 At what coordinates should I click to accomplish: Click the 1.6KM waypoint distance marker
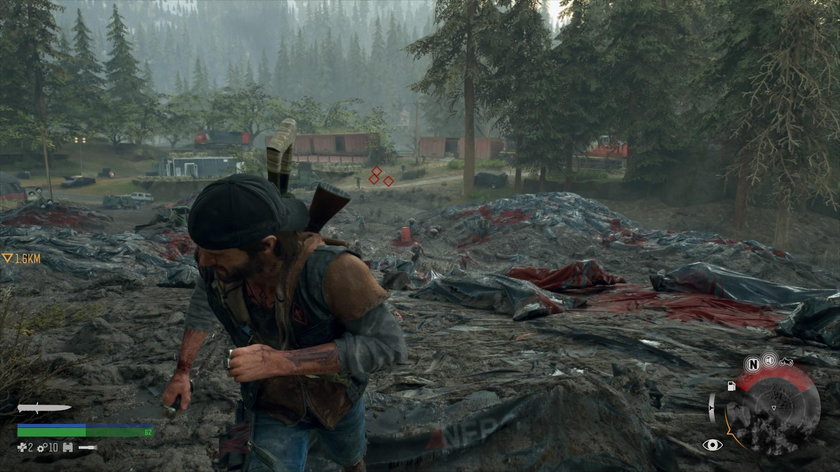21,258
